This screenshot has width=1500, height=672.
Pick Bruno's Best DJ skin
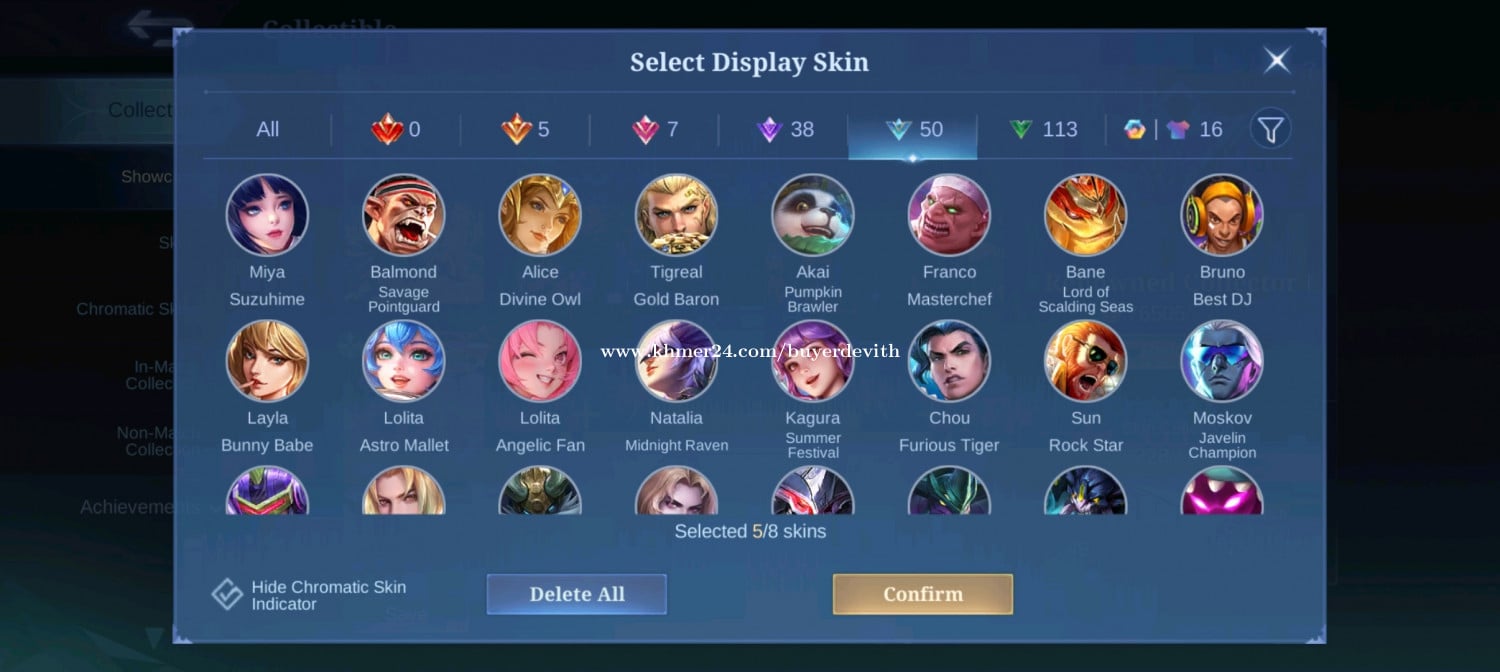click(x=1222, y=216)
